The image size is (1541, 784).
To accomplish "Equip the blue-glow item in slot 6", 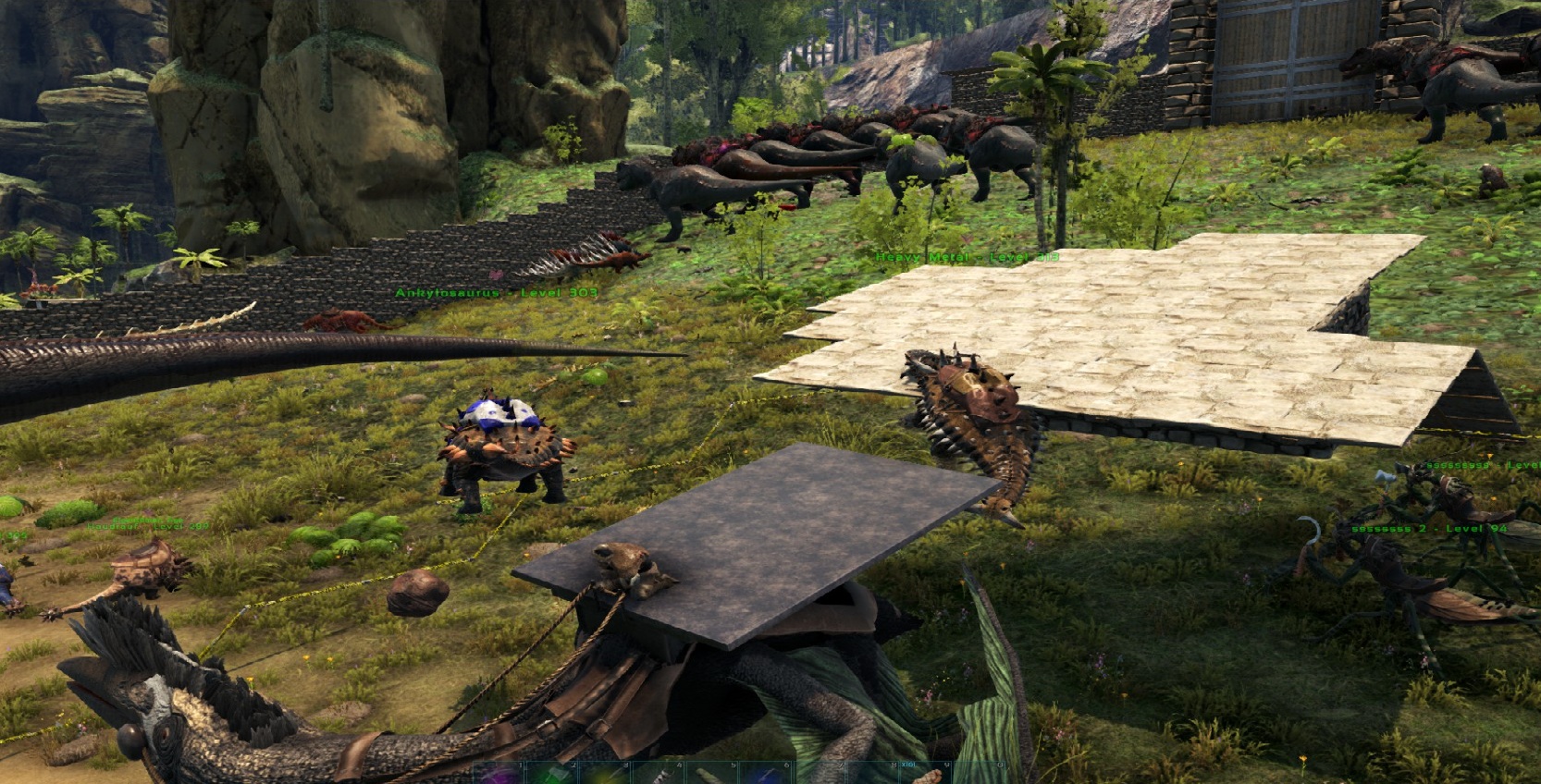I will pyautogui.click(x=767, y=775).
